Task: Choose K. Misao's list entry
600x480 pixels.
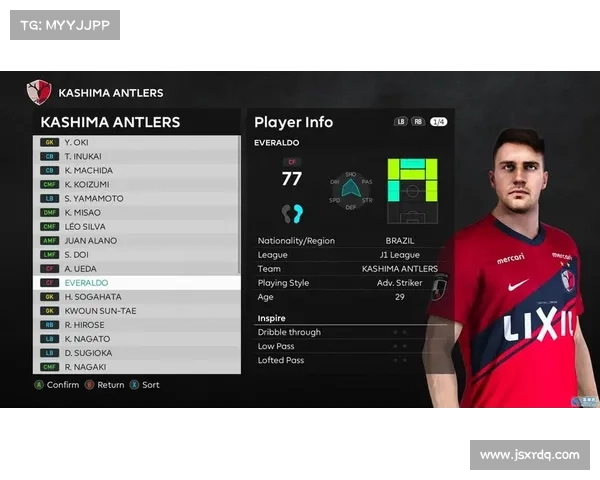Action: pos(135,212)
